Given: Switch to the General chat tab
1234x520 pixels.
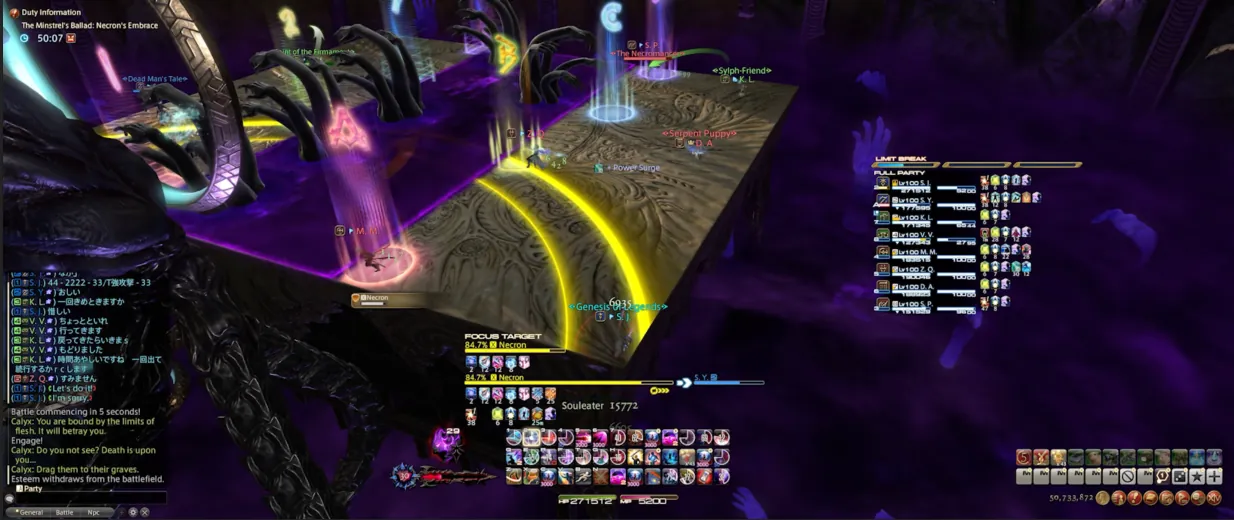Looking at the screenshot, I should pos(31,512).
